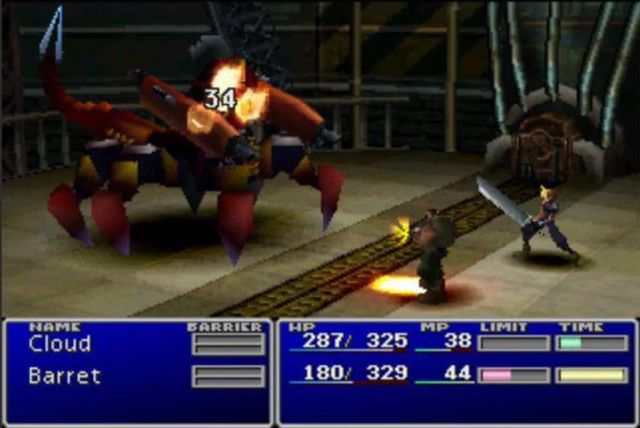Choose Barret from the party list

(x=65, y=376)
